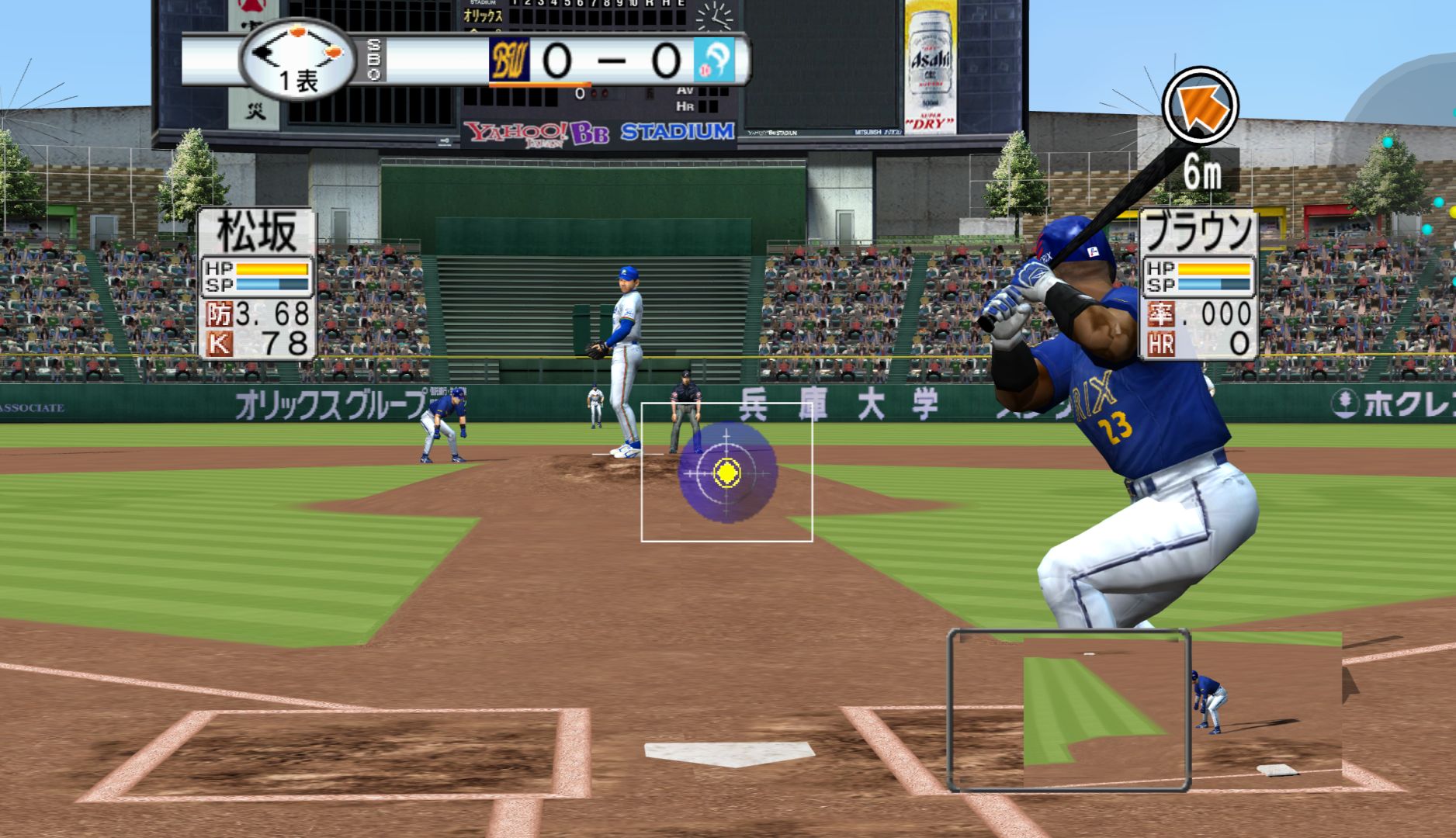Click the BW team logo
This screenshot has height=838, width=1456.
tap(509, 60)
